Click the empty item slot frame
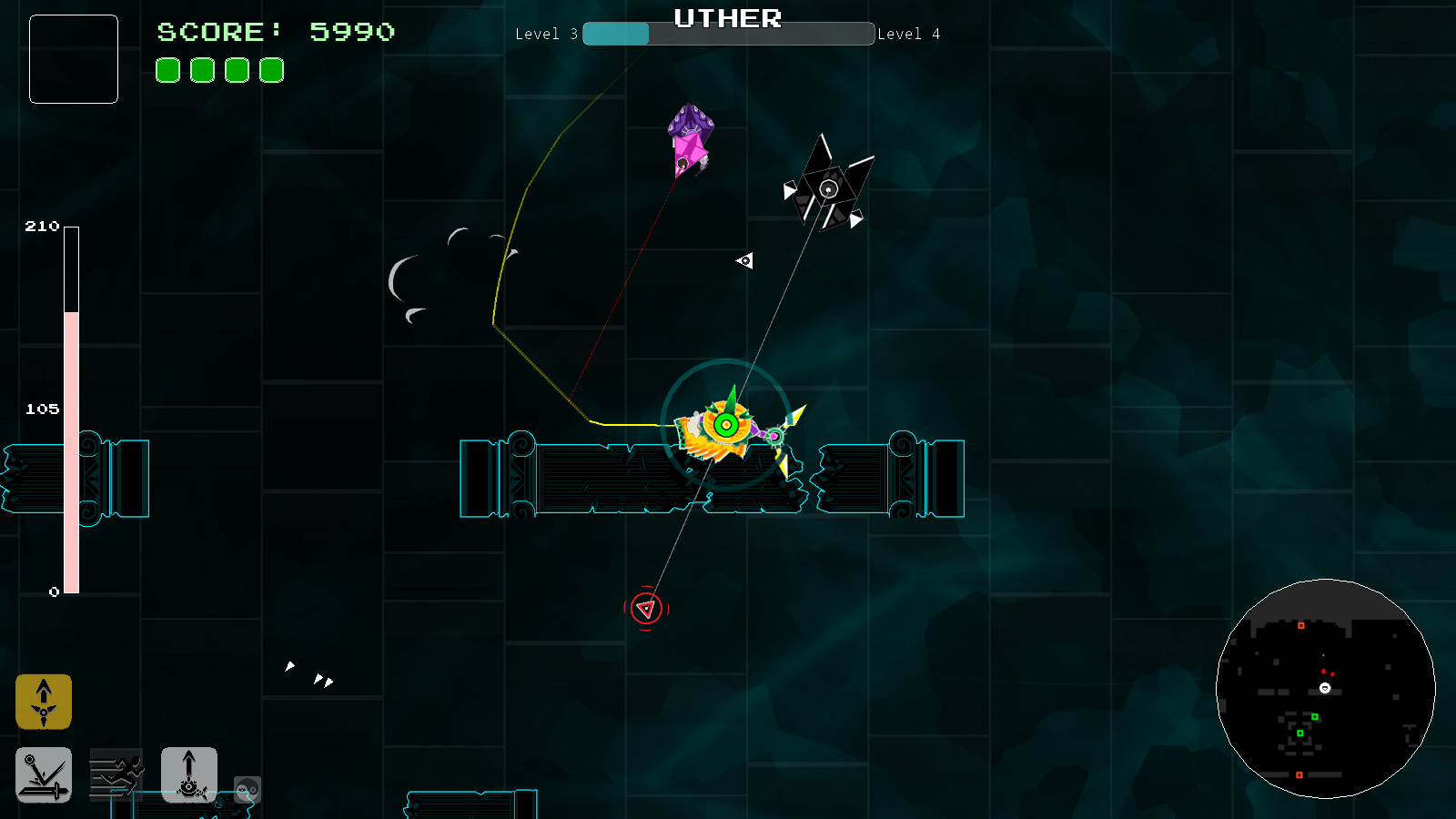Viewport: 1456px width, 819px height. (x=73, y=59)
